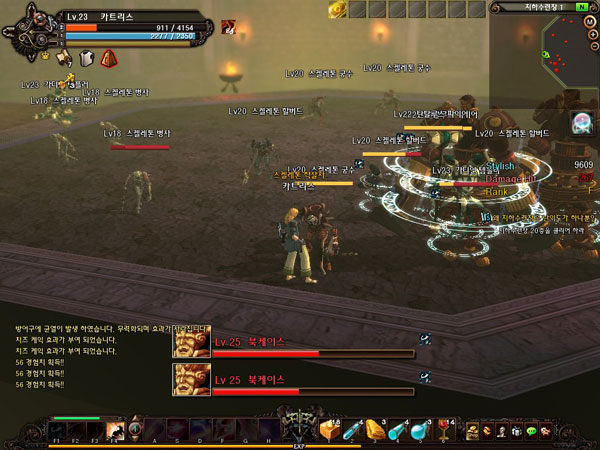600x450 pixels.
Task: Click the red-outlined bag status icon
Action: pyautogui.click(x=107, y=58)
